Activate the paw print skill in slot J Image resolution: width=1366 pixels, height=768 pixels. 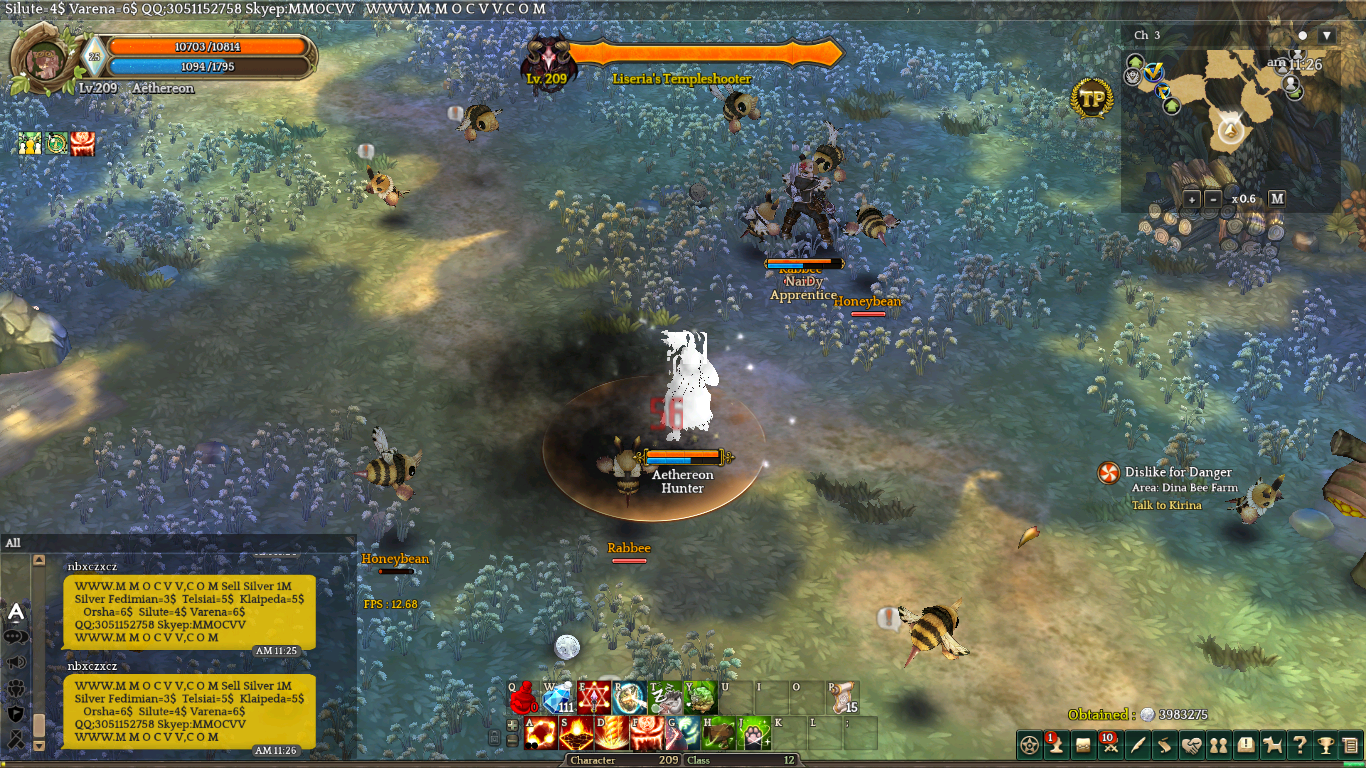(755, 733)
